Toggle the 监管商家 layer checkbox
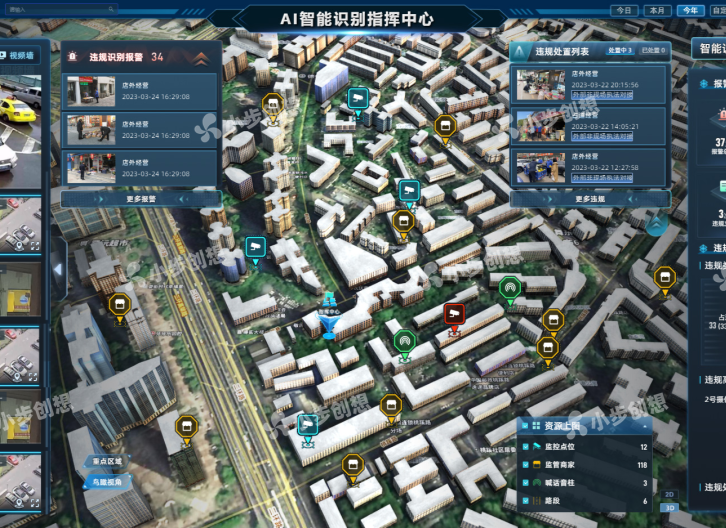The width and height of the screenshot is (726, 528). click(x=527, y=465)
